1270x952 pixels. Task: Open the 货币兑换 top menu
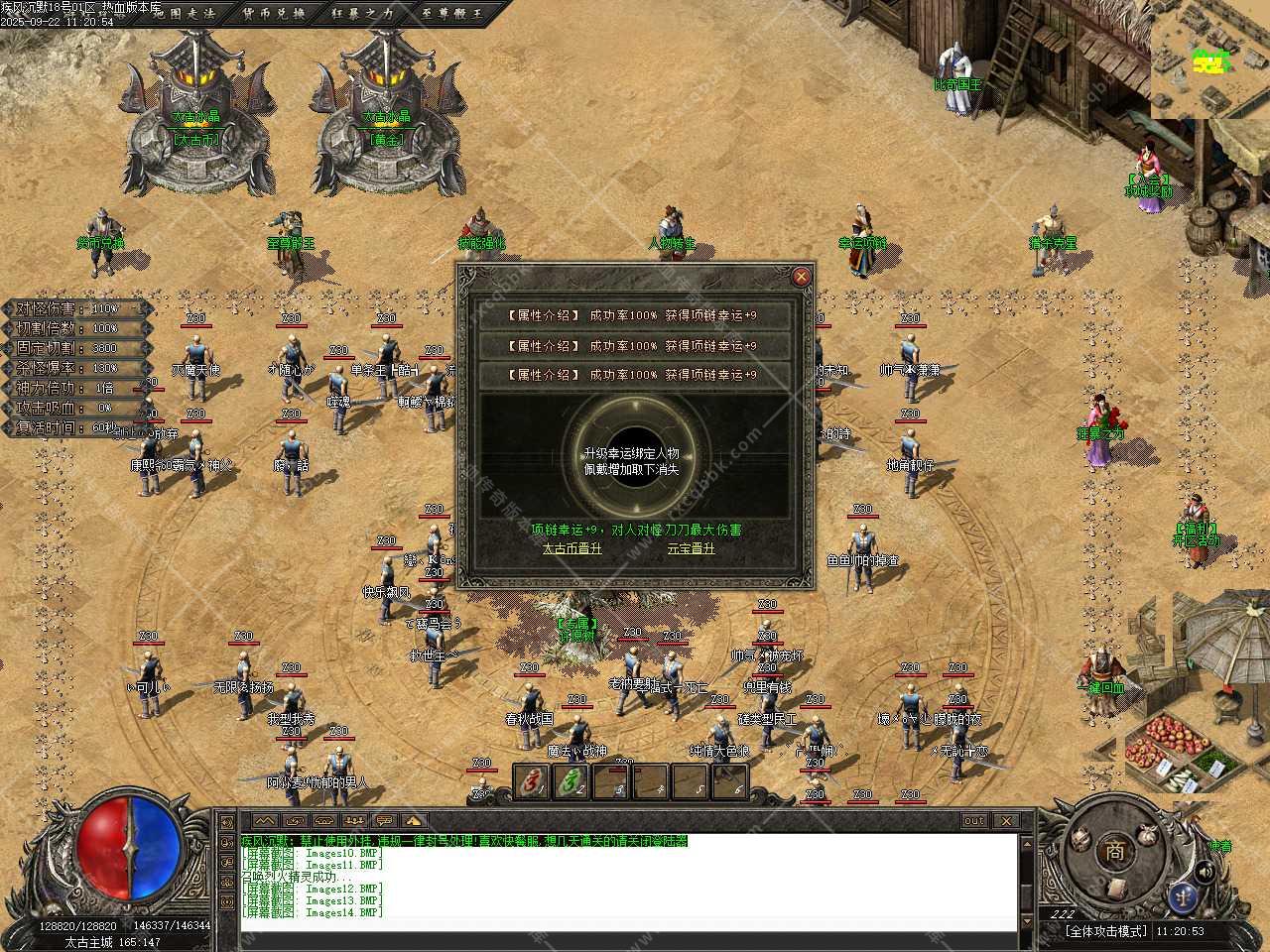click(x=274, y=13)
